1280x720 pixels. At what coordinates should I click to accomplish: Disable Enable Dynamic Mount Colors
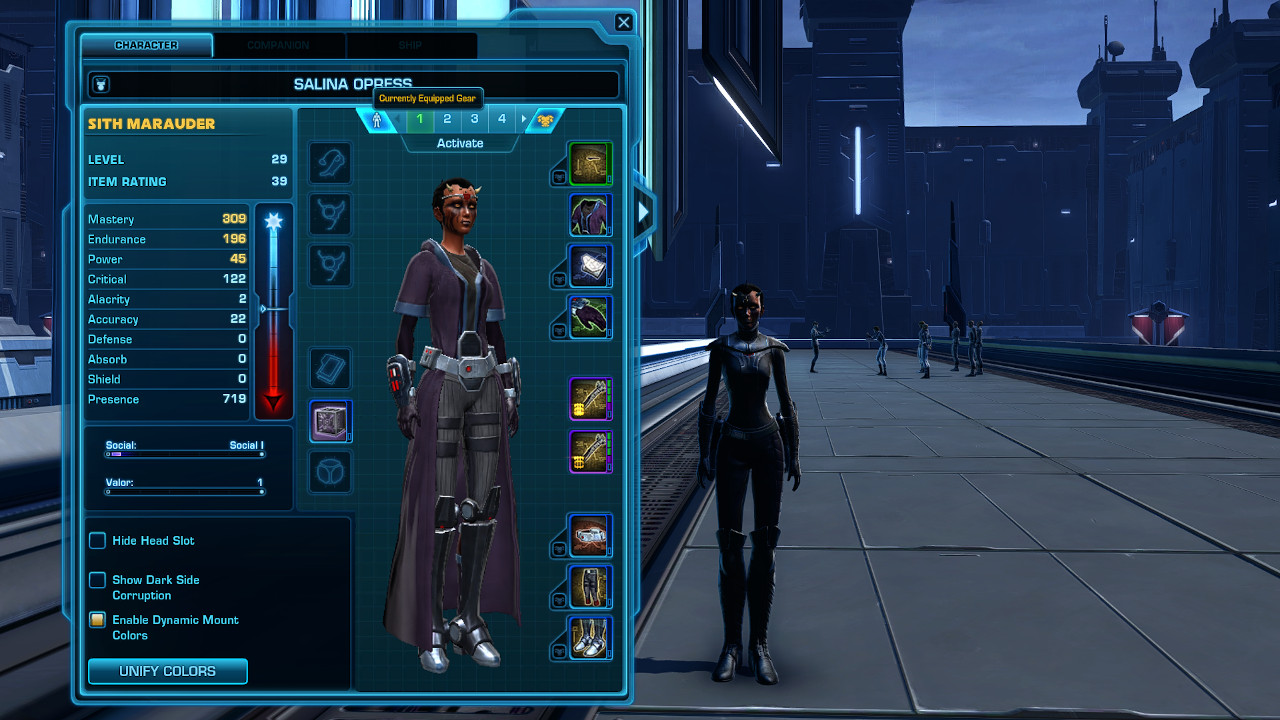(x=97, y=620)
